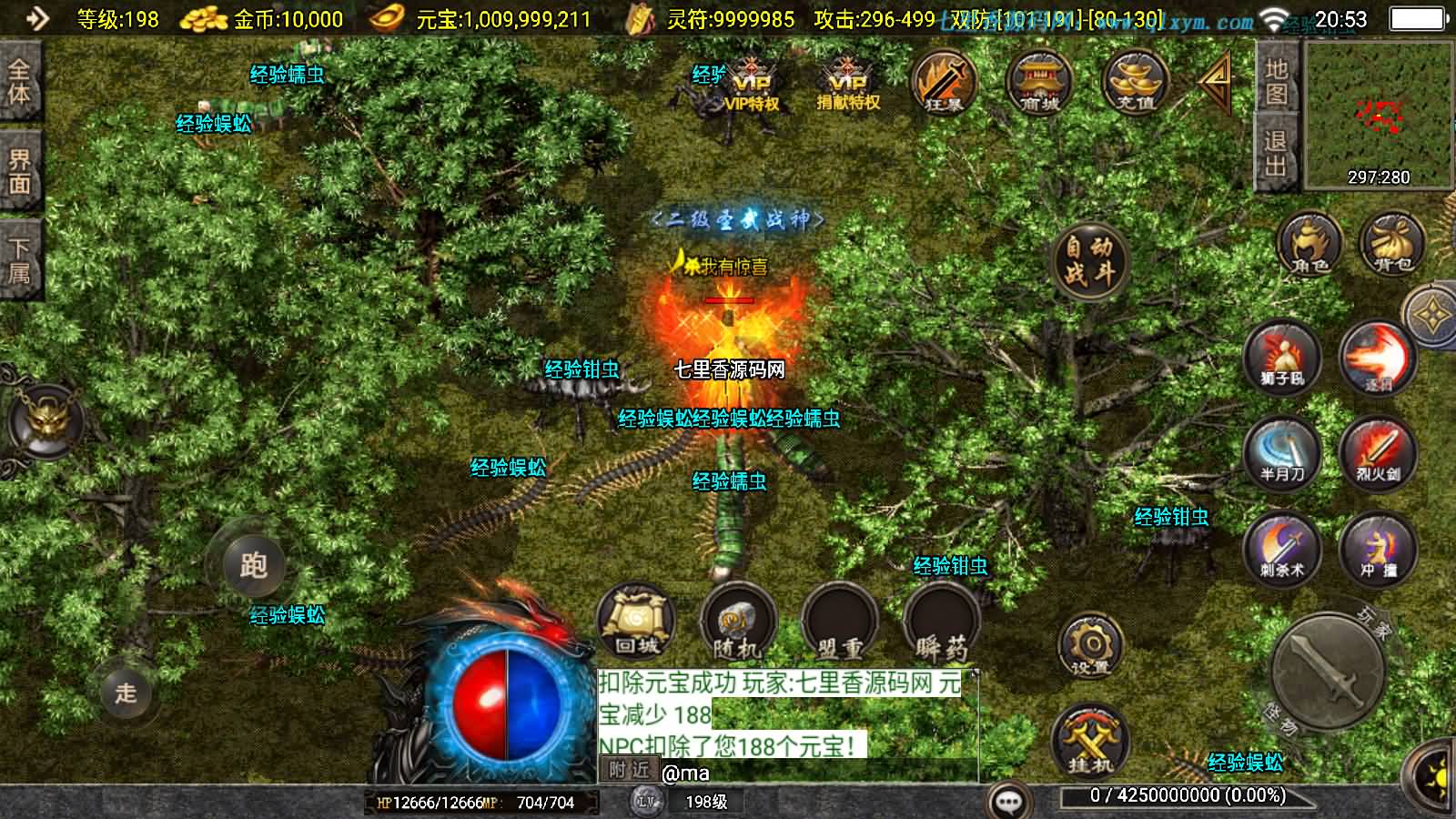Open the 设置 settings gear
The height and width of the screenshot is (819, 1456).
tap(1089, 647)
